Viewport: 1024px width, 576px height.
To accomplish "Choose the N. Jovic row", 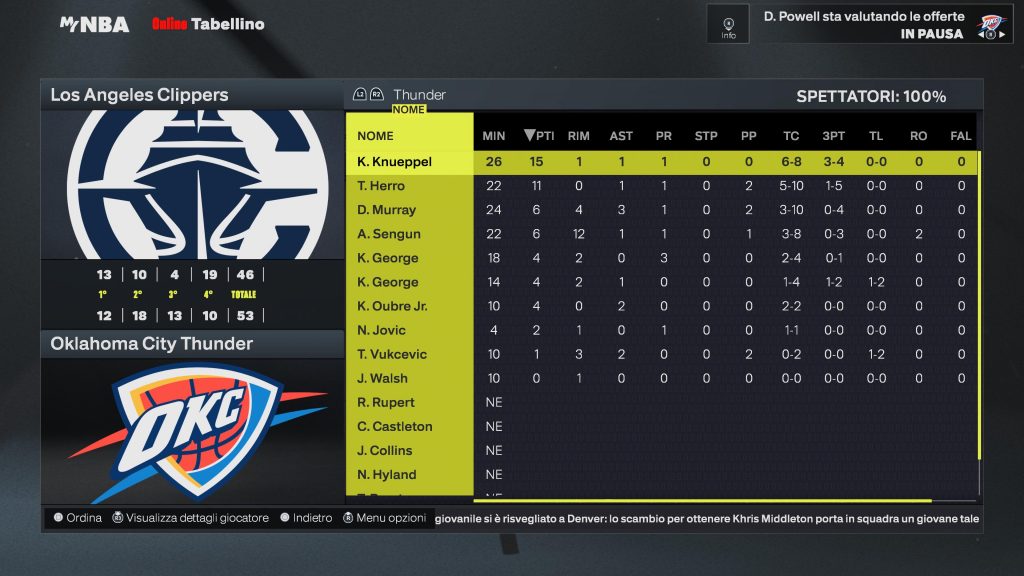I will (382, 330).
